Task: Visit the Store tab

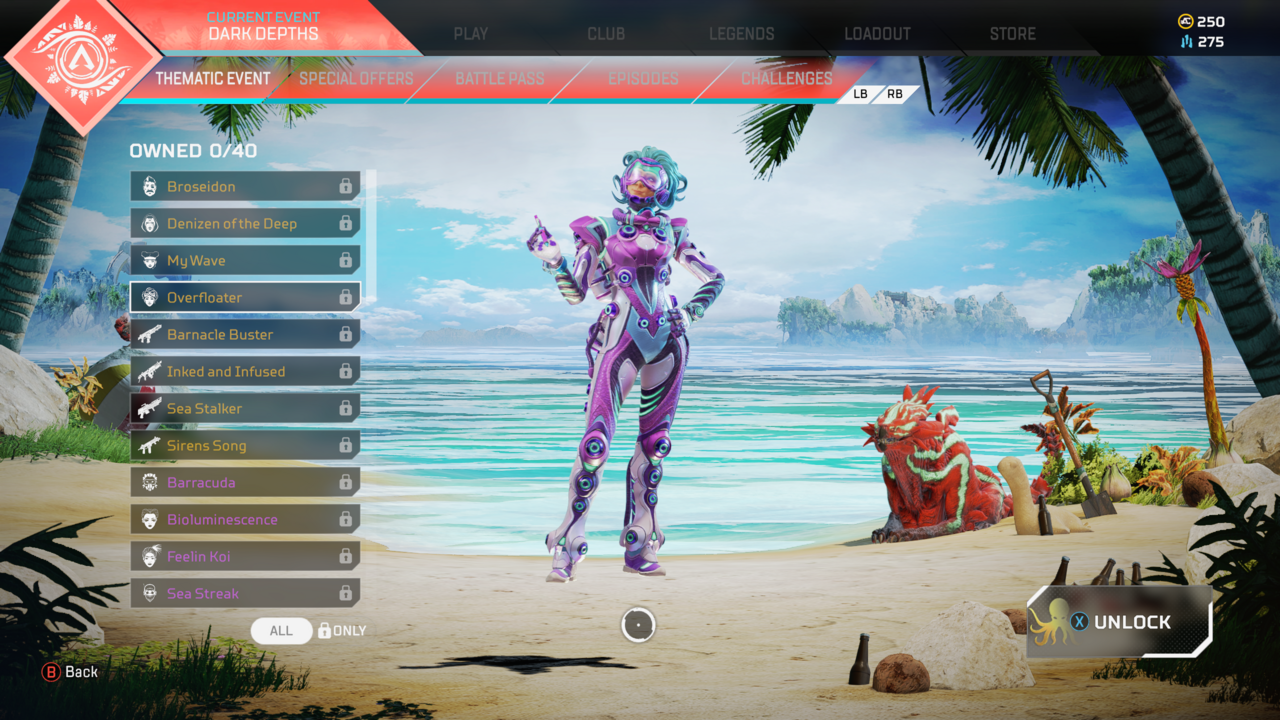Action: click(1012, 33)
